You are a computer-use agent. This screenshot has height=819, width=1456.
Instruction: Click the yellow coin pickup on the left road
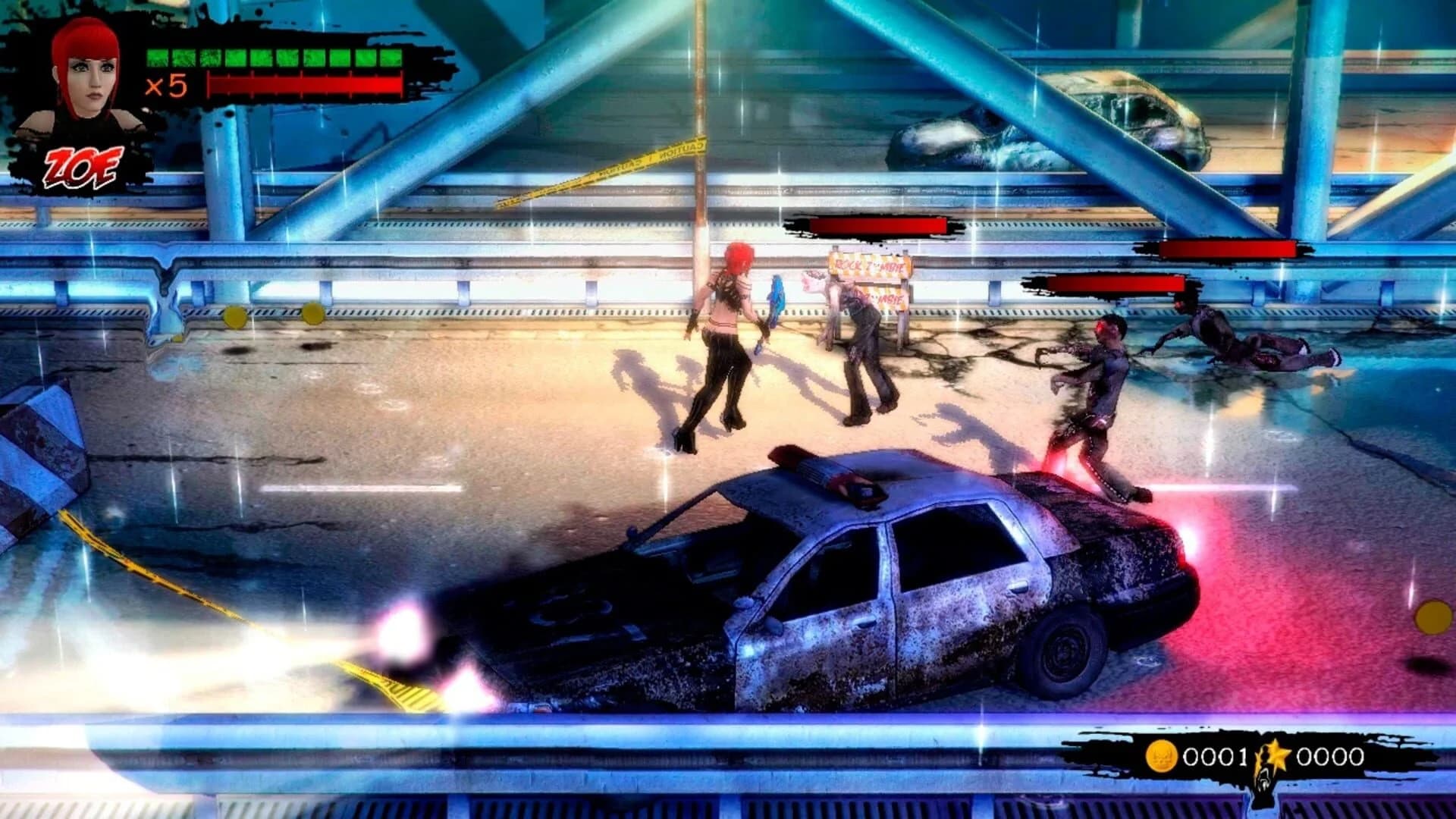(235, 315)
